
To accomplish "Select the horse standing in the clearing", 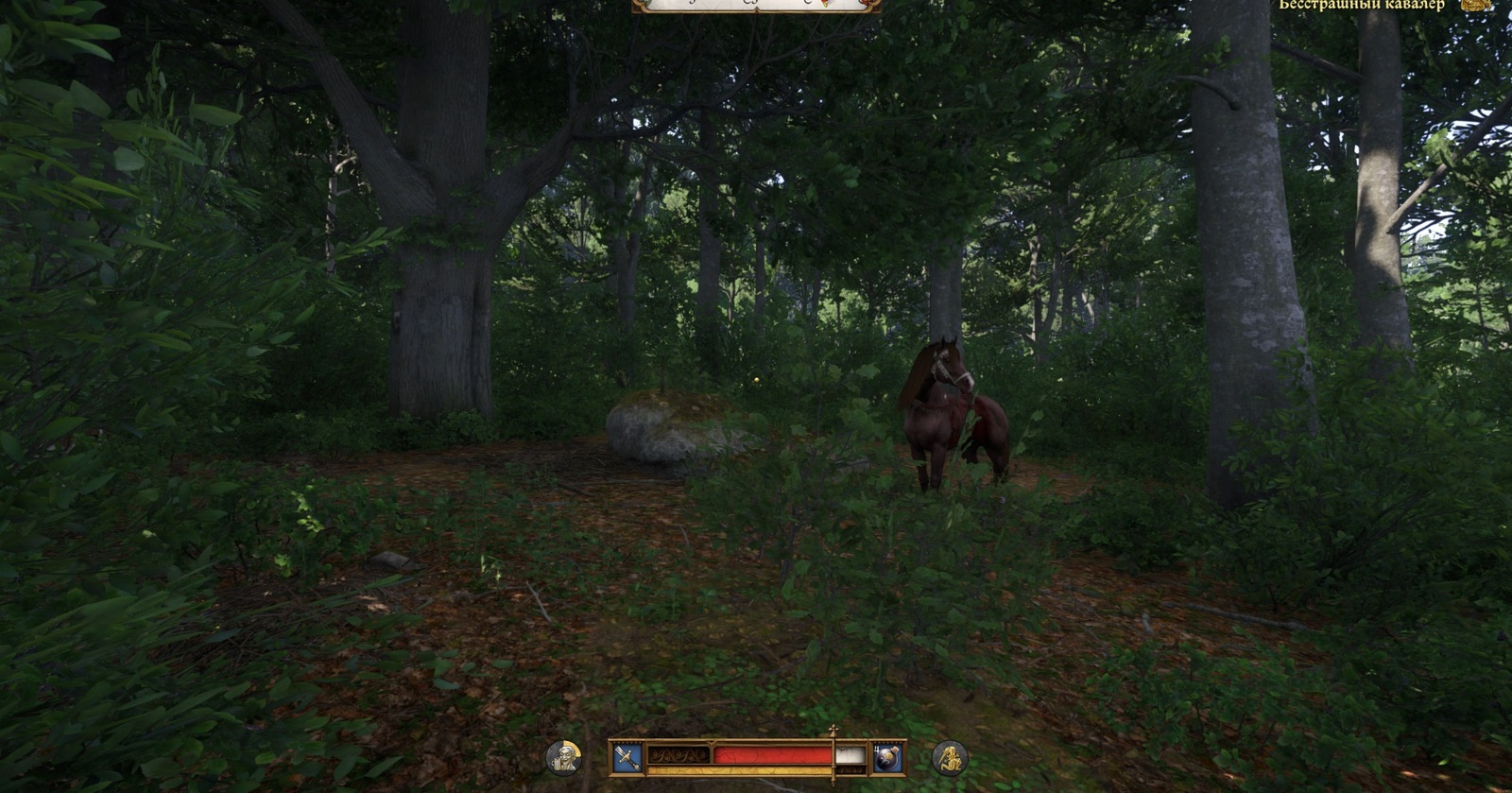I will tap(943, 416).
